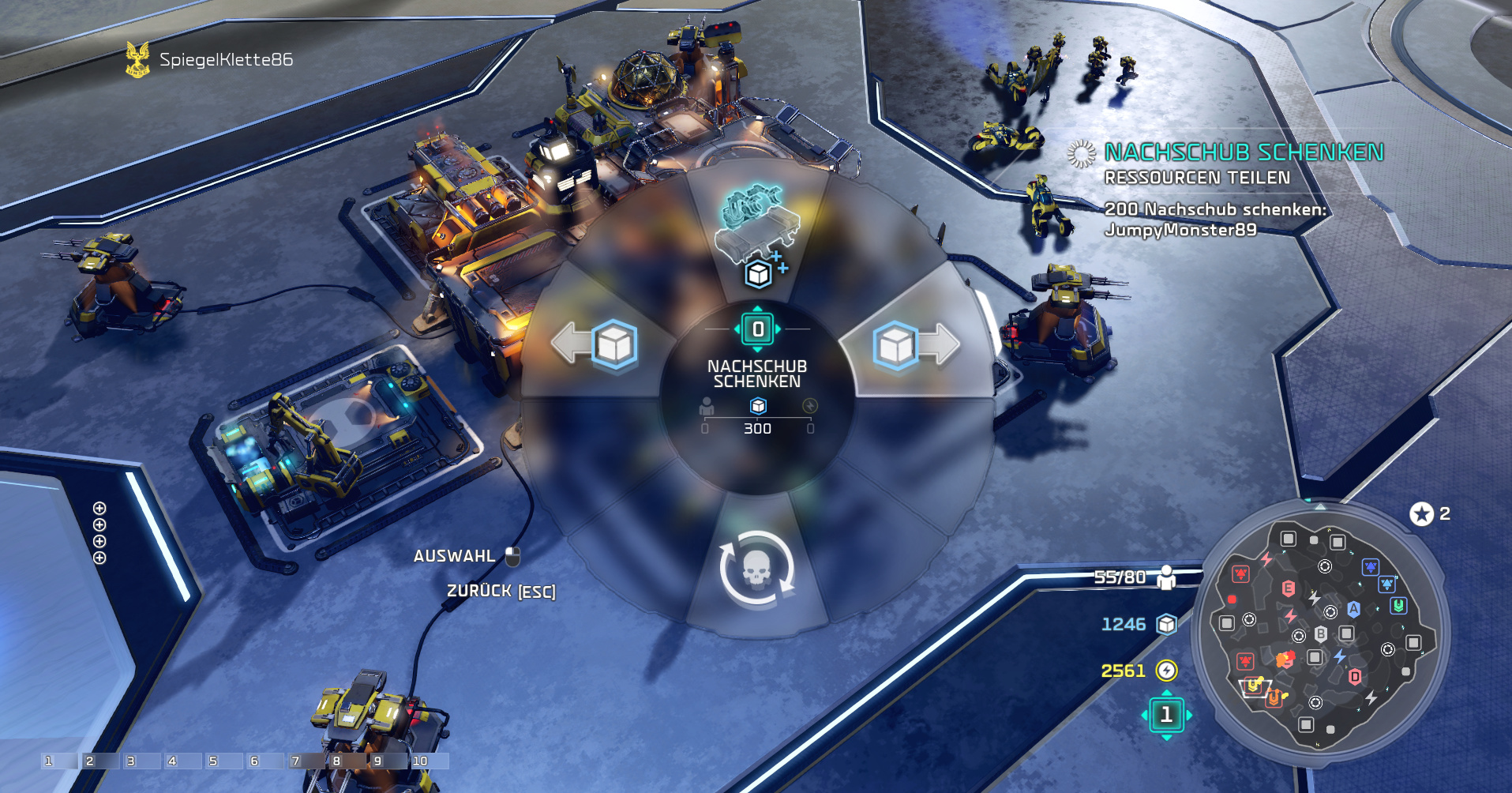Click the supply cube resource icon by 1246
The width and height of the screenshot is (1512, 793).
(x=1166, y=625)
